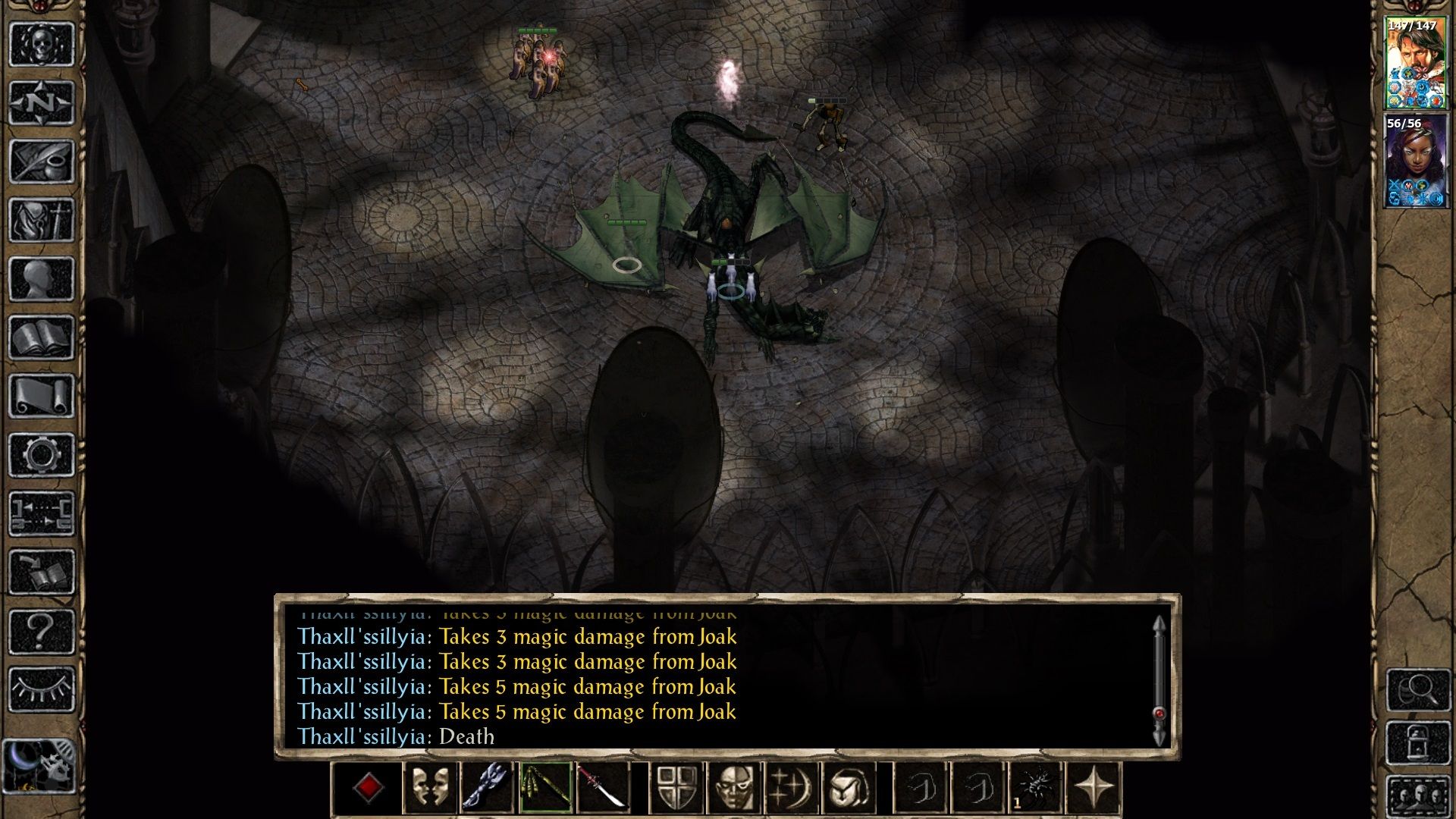
Task: Select the male hero portrait
Action: (x=1415, y=64)
